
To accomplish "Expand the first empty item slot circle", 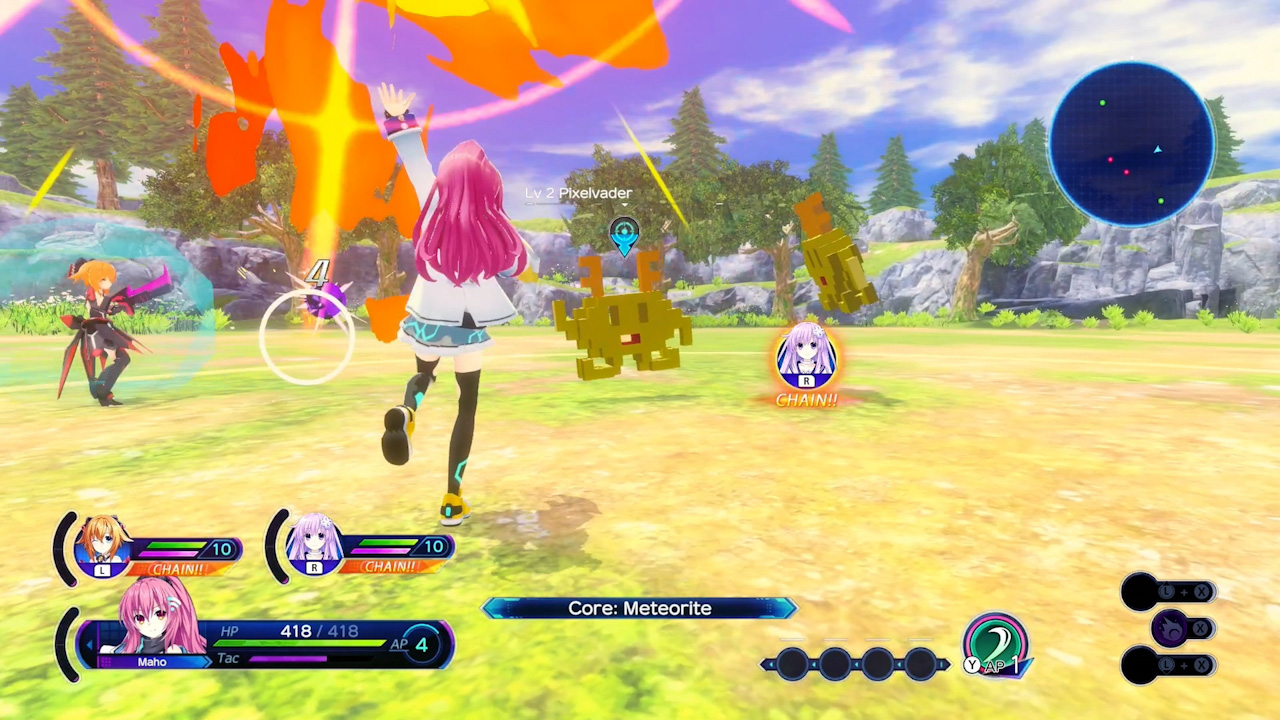I will pos(791,665).
